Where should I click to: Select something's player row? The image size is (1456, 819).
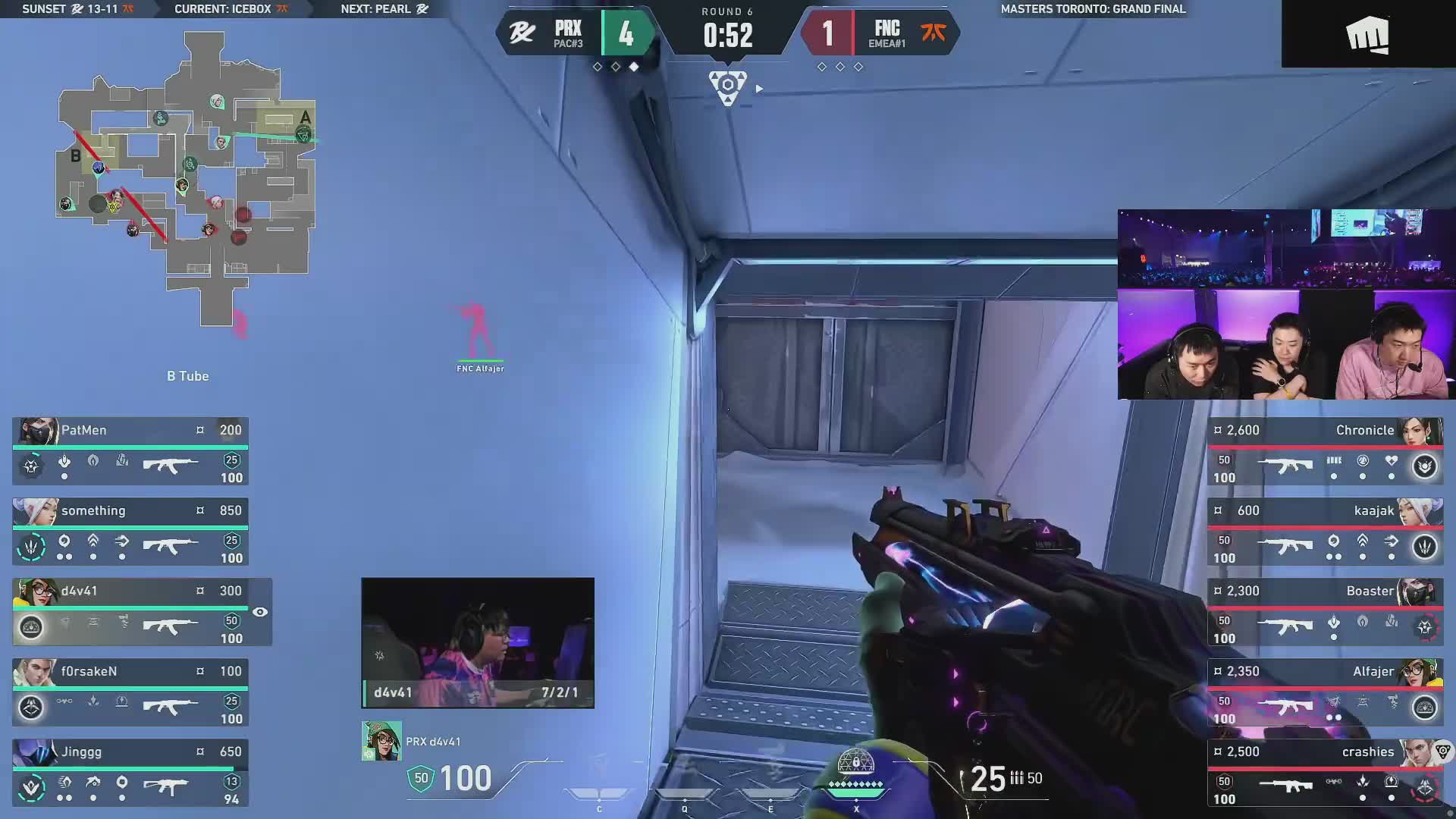[130, 532]
